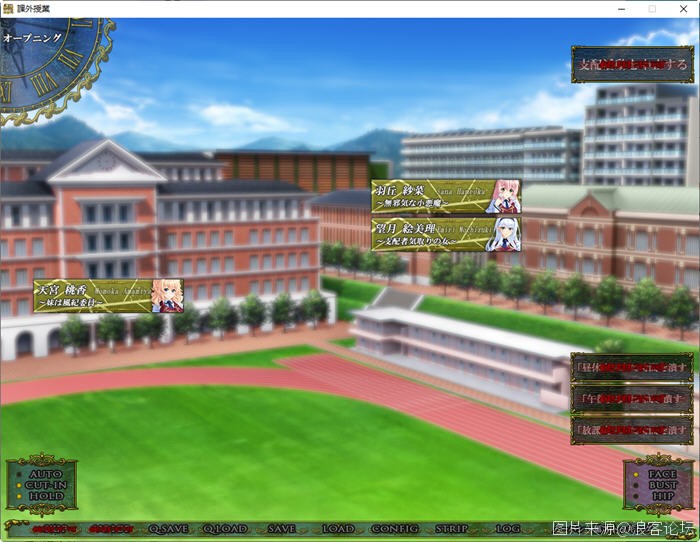Choose Eimiri Mochizuki's character banner
This screenshot has height=542, width=700.
click(x=446, y=235)
